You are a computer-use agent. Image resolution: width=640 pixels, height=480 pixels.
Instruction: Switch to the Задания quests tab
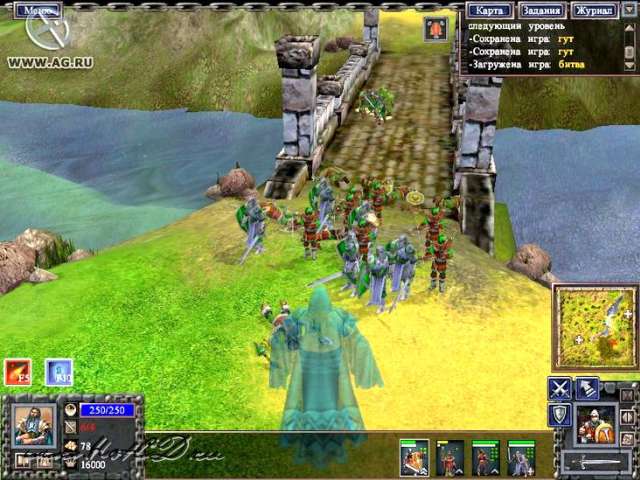point(541,10)
